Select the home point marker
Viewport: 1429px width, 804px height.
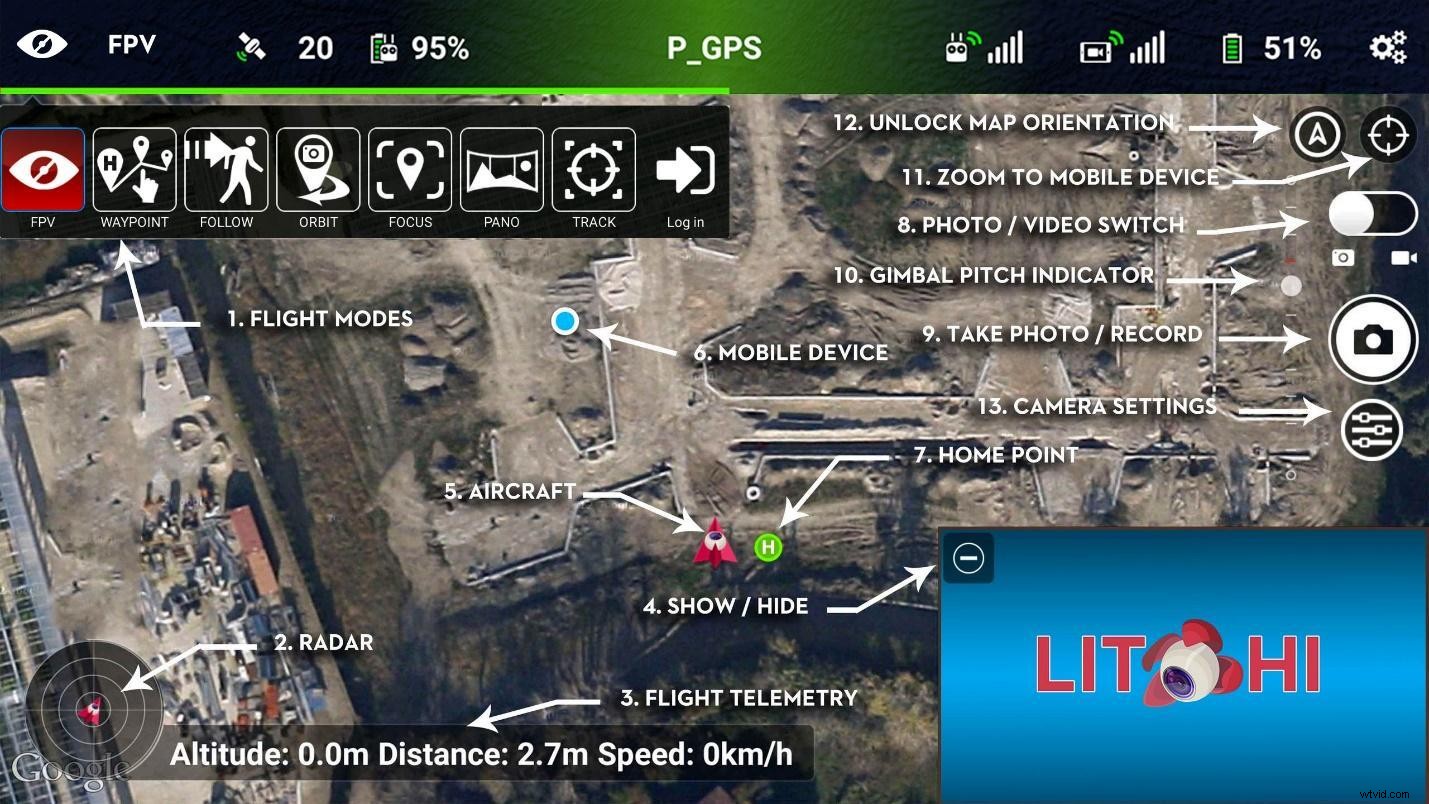tap(768, 547)
